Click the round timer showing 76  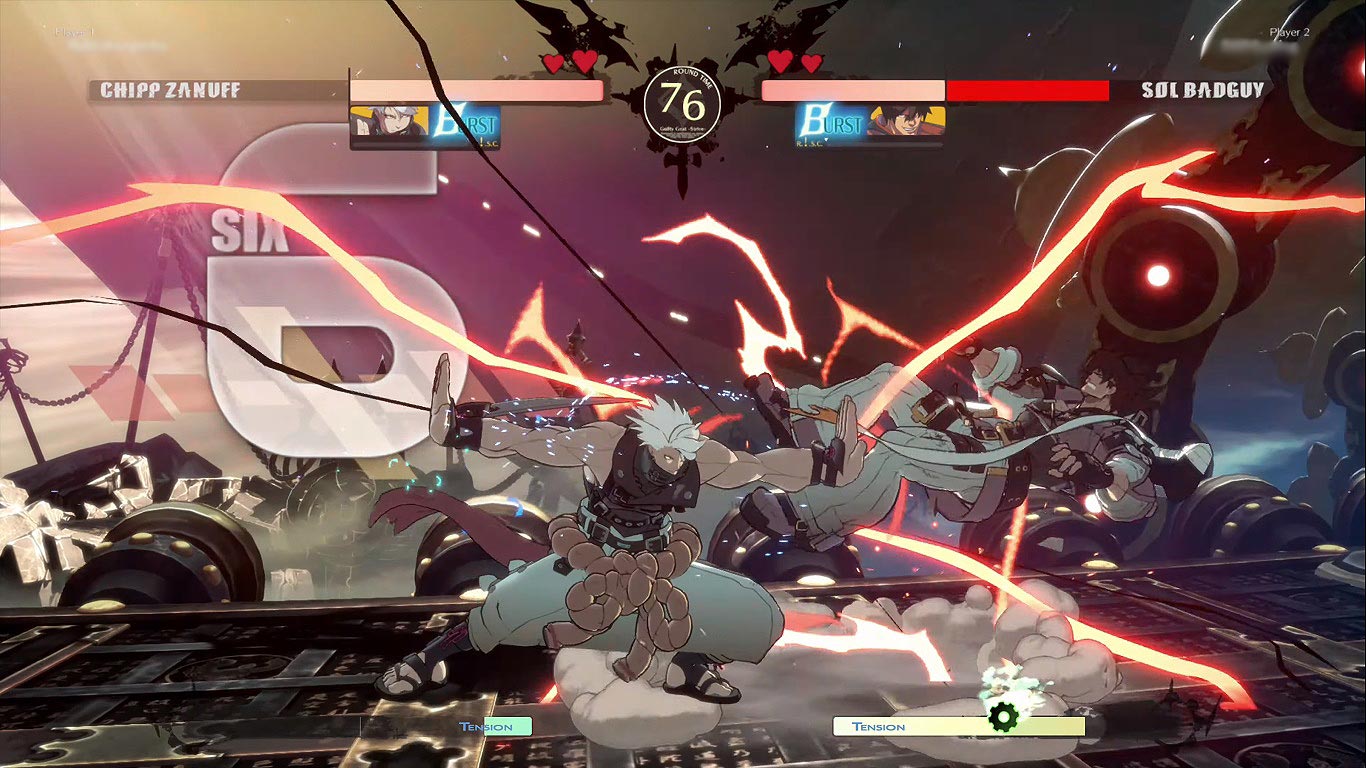tap(683, 98)
